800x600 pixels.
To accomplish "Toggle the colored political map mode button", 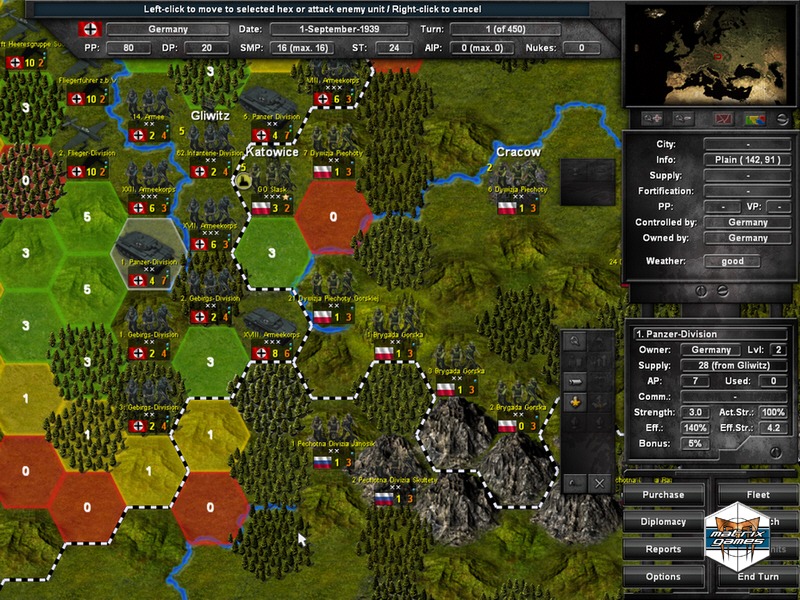I will point(755,119).
